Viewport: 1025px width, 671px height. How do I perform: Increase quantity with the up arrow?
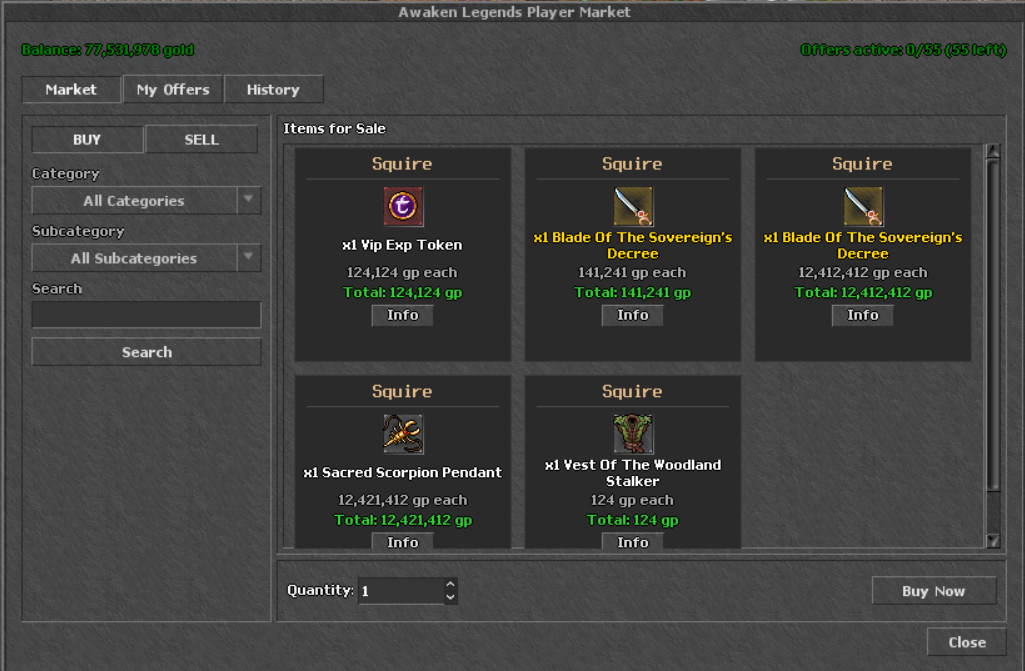451,584
